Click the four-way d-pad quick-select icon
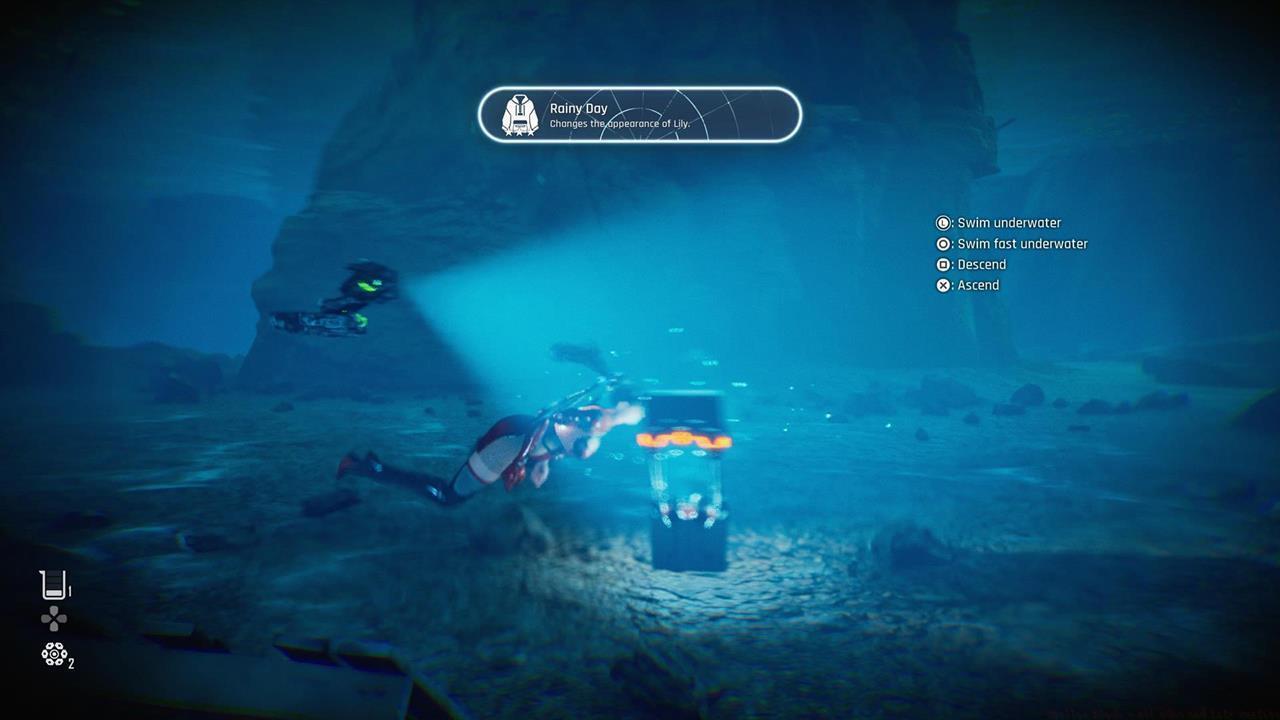Screen dimensions: 1280x720 click(54, 620)
